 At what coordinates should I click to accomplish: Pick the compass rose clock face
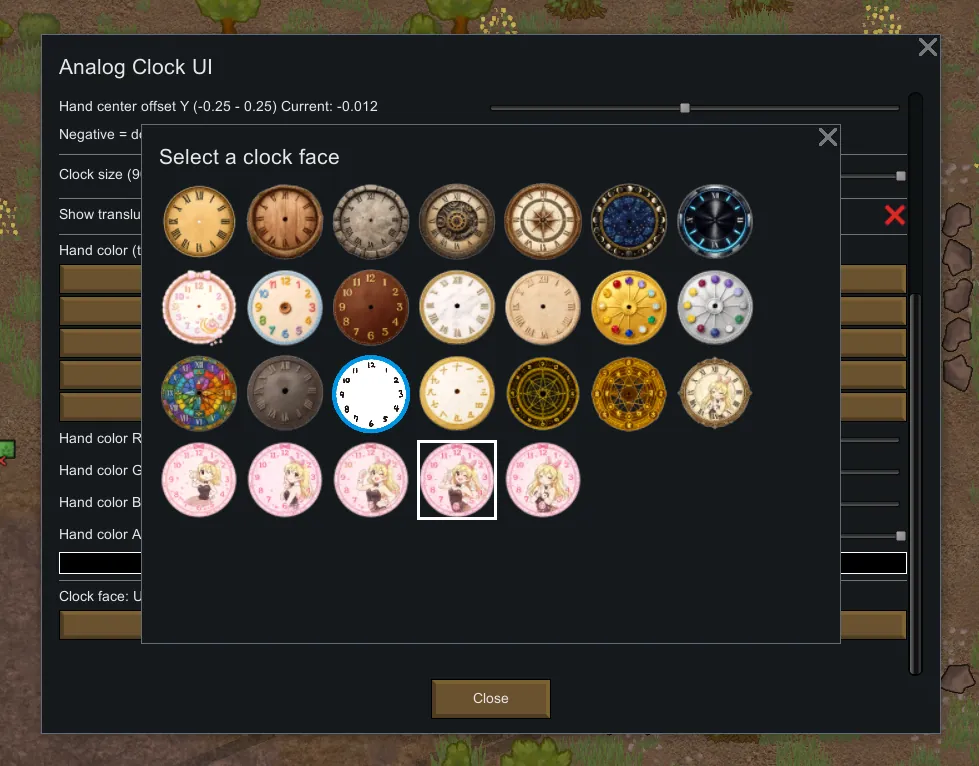tap(543, 221)
